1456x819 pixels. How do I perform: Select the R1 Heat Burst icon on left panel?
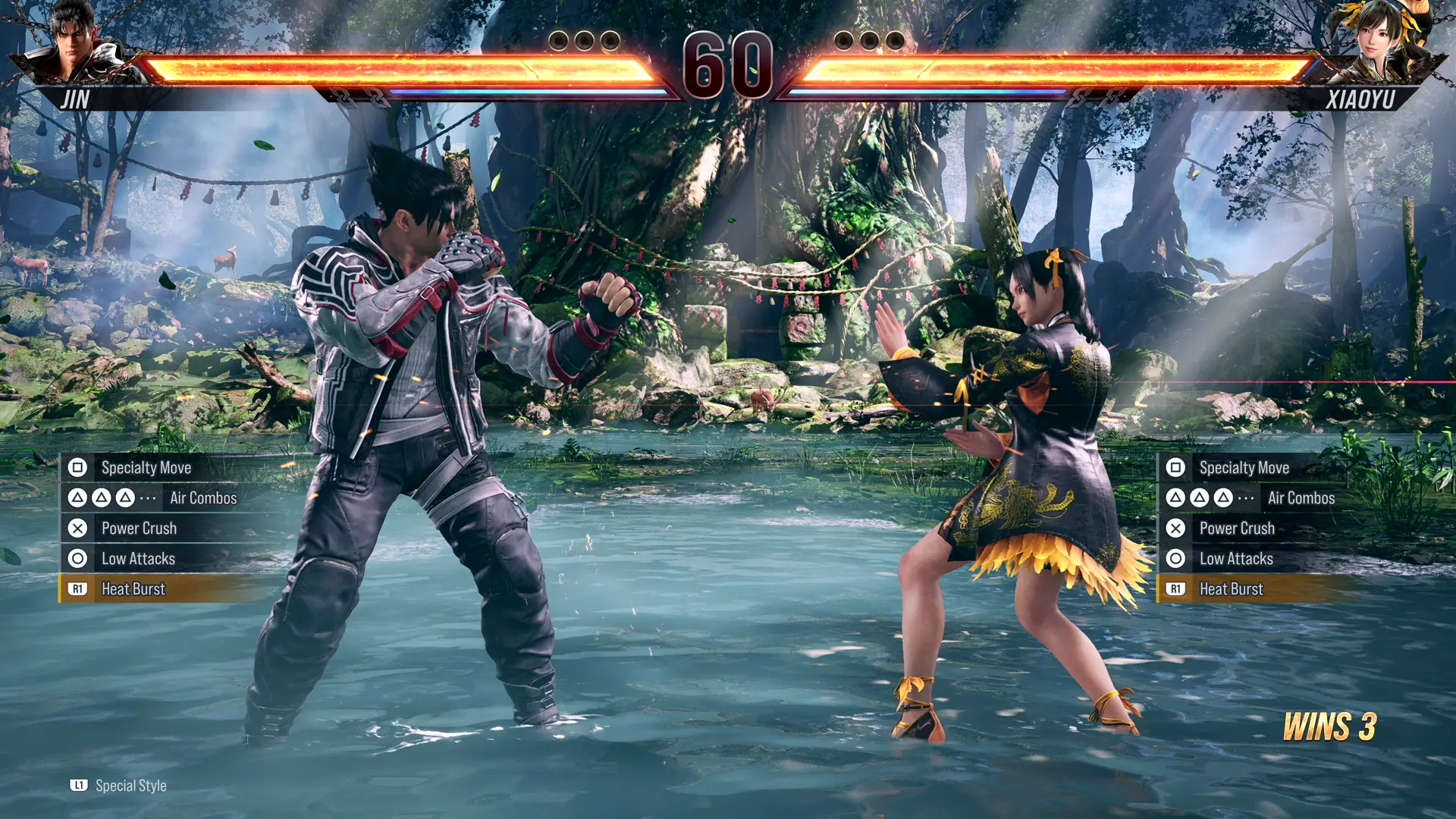(77, 589)
